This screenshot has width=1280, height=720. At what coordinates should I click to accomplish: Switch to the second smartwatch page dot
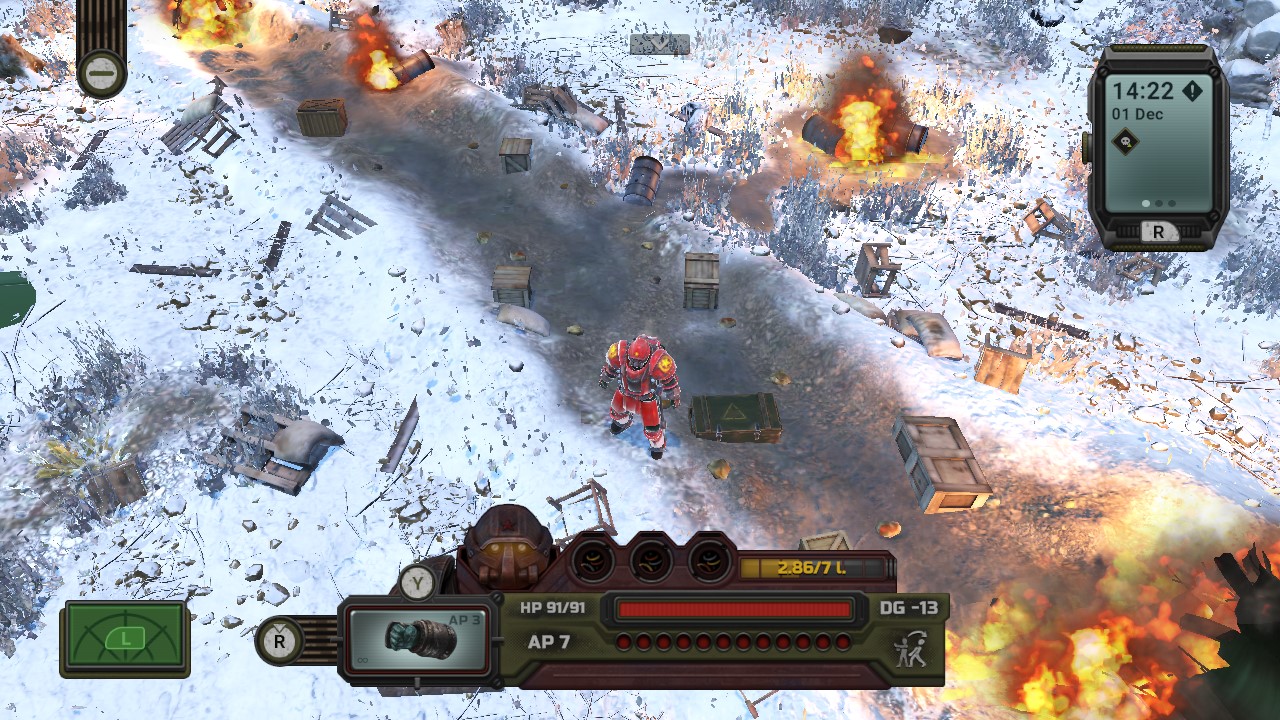(x=1159, y=202)
